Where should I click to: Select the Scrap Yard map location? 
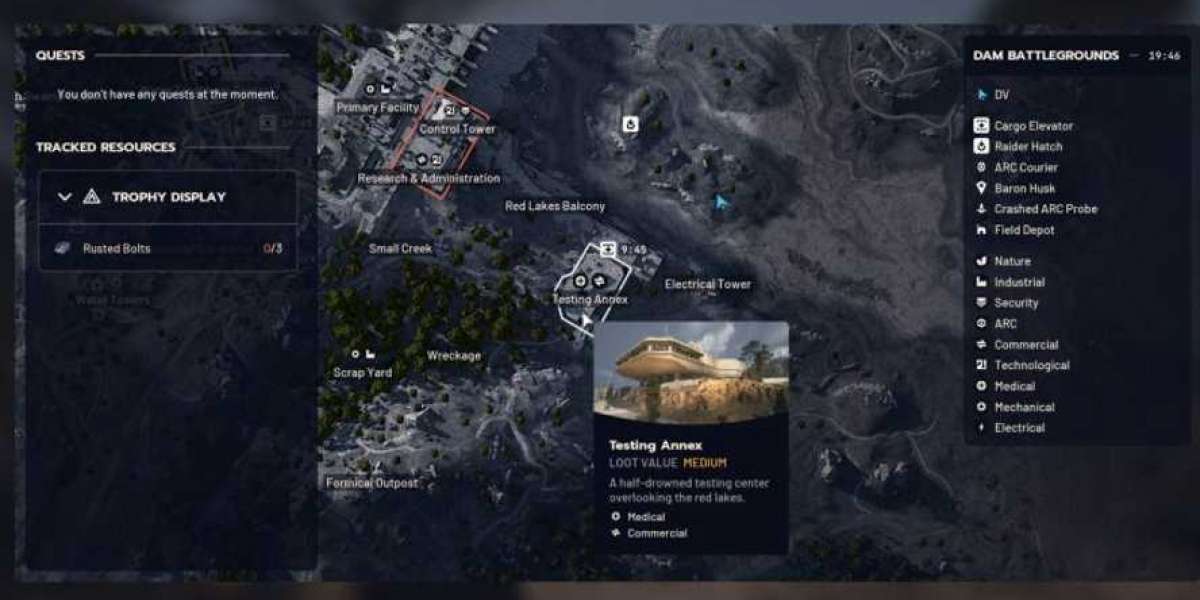pos(362,372)
